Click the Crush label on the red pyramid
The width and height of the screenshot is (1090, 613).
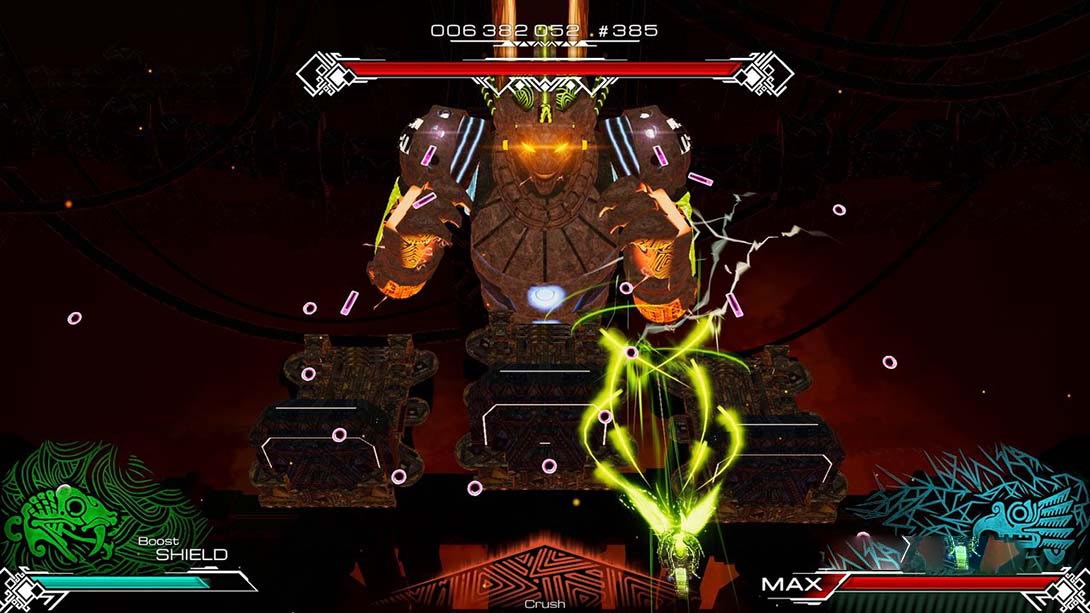pyautogui.click(x=545, y=604)
